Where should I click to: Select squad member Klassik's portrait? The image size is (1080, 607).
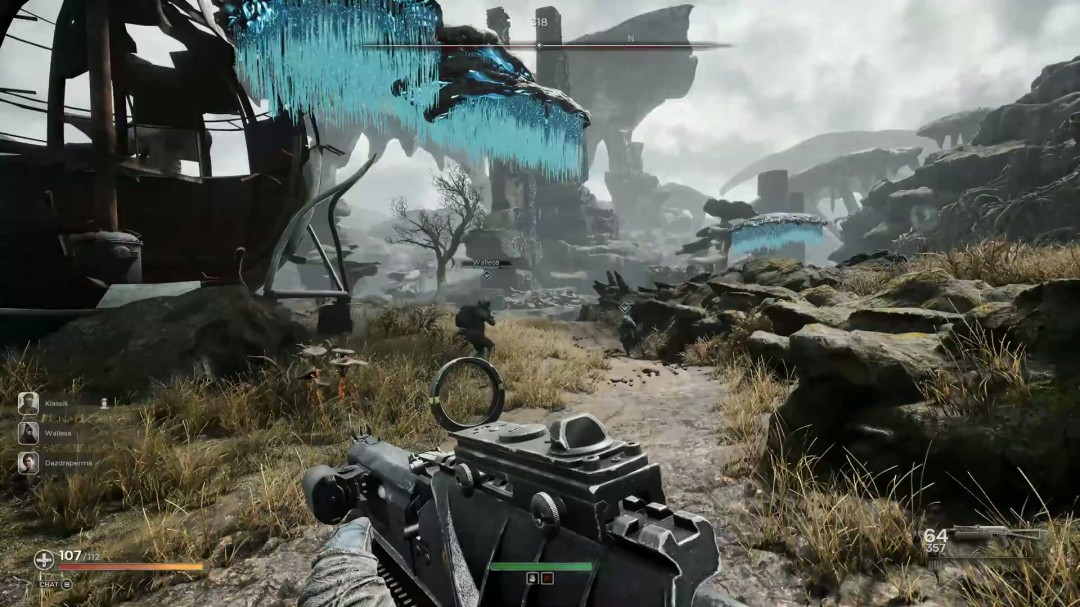pyautogui.click(x=28, y=403)
